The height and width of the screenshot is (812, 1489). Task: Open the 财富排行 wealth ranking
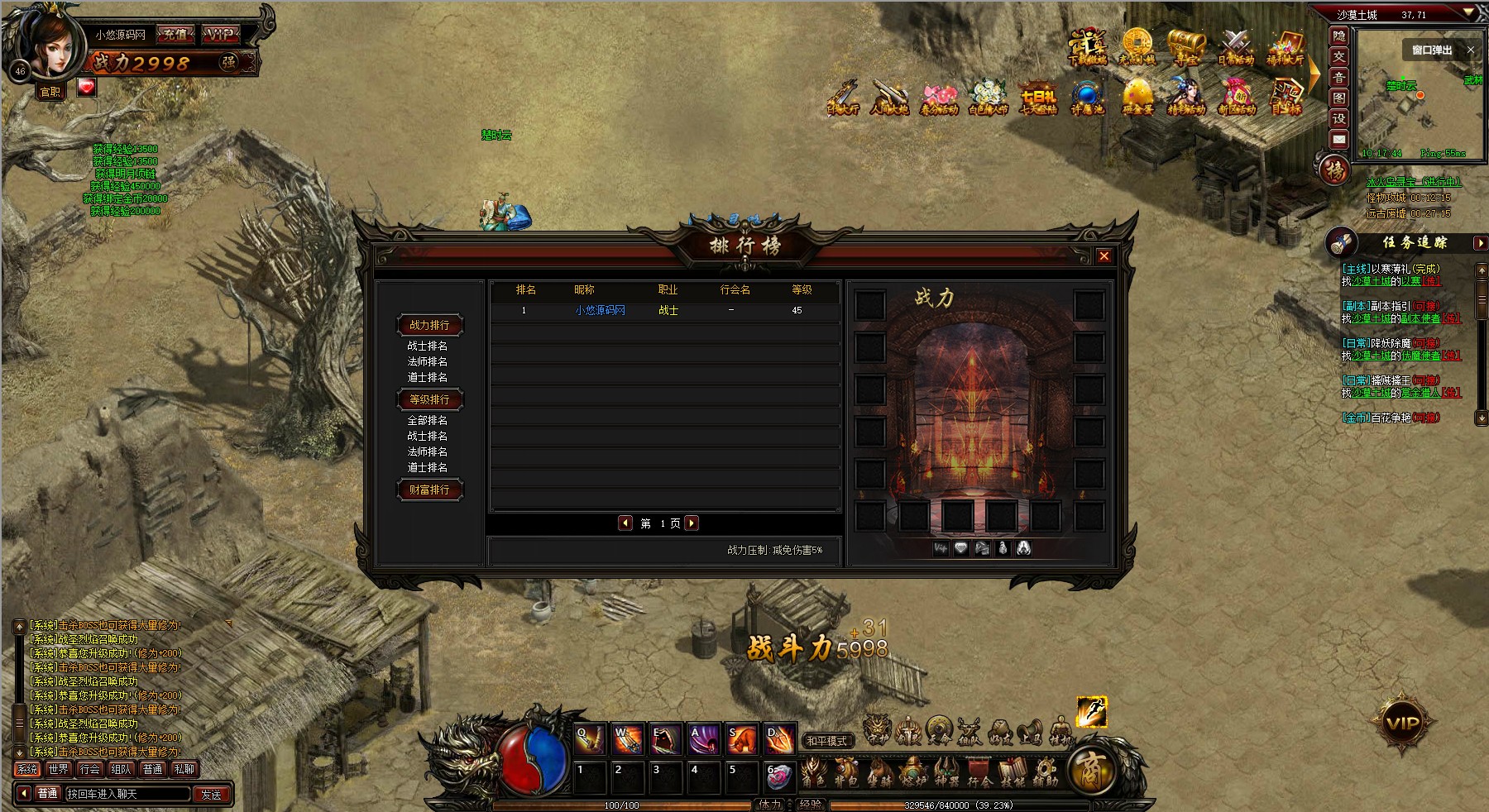[x=429, y=490]
